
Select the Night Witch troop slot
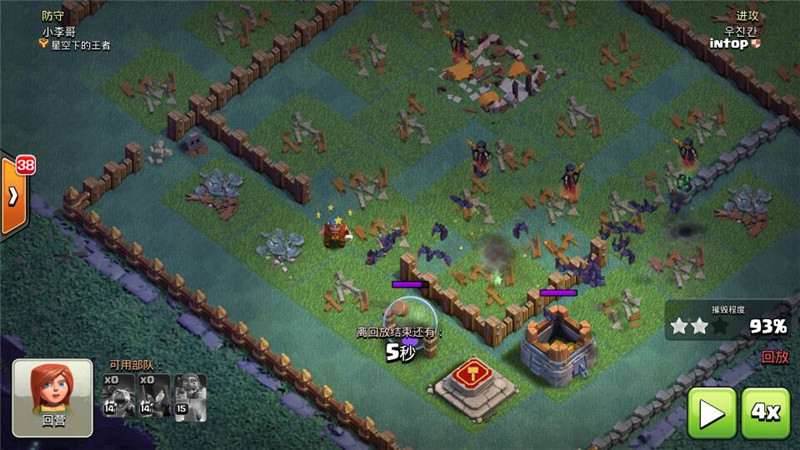click(x=154, y=395)
